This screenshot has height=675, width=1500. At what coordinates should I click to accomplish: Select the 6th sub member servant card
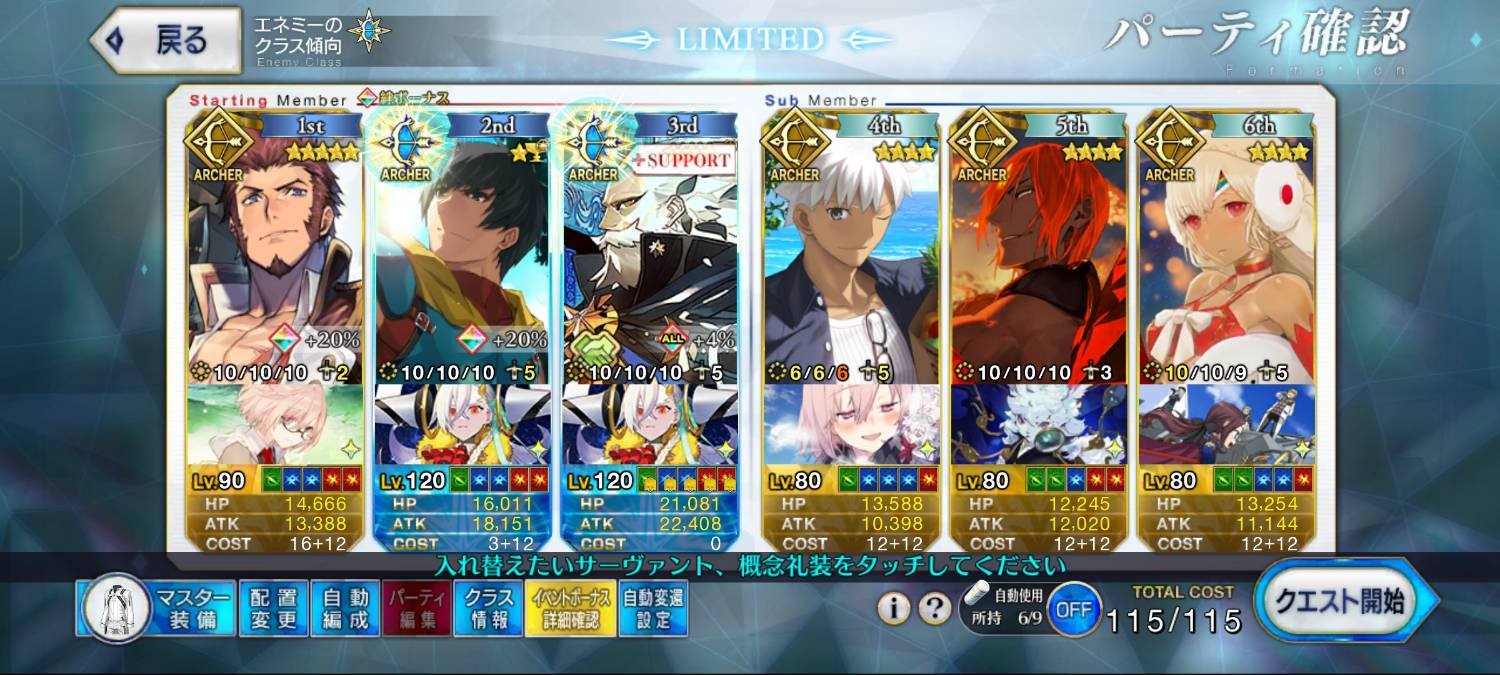pyautogui.click(x=1226, y=260)
